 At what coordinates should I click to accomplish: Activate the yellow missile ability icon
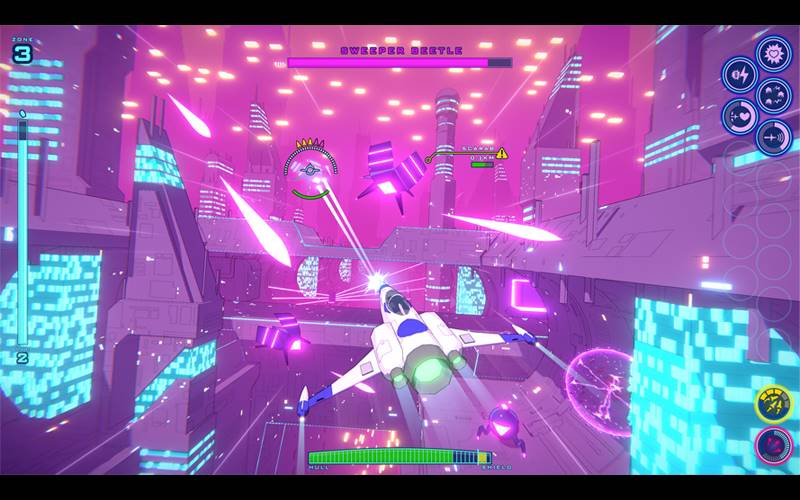point(772,404)
